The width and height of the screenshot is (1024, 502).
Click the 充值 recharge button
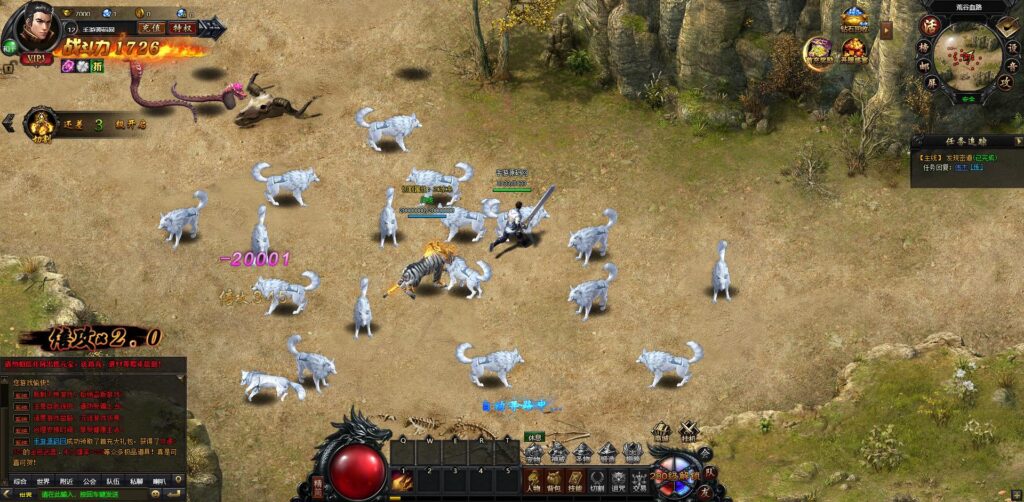point(151,28)
